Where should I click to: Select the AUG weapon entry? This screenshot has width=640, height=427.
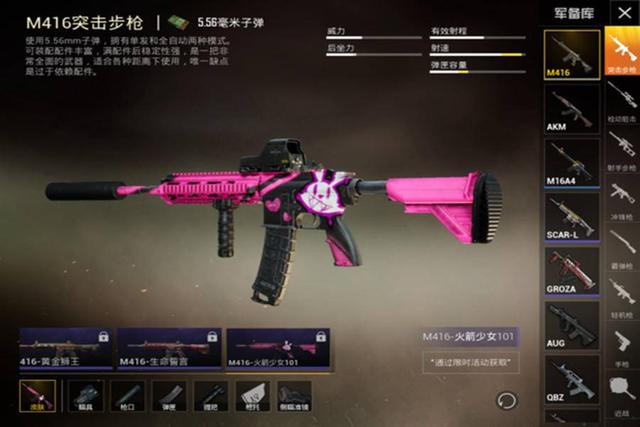click(571, 325)
